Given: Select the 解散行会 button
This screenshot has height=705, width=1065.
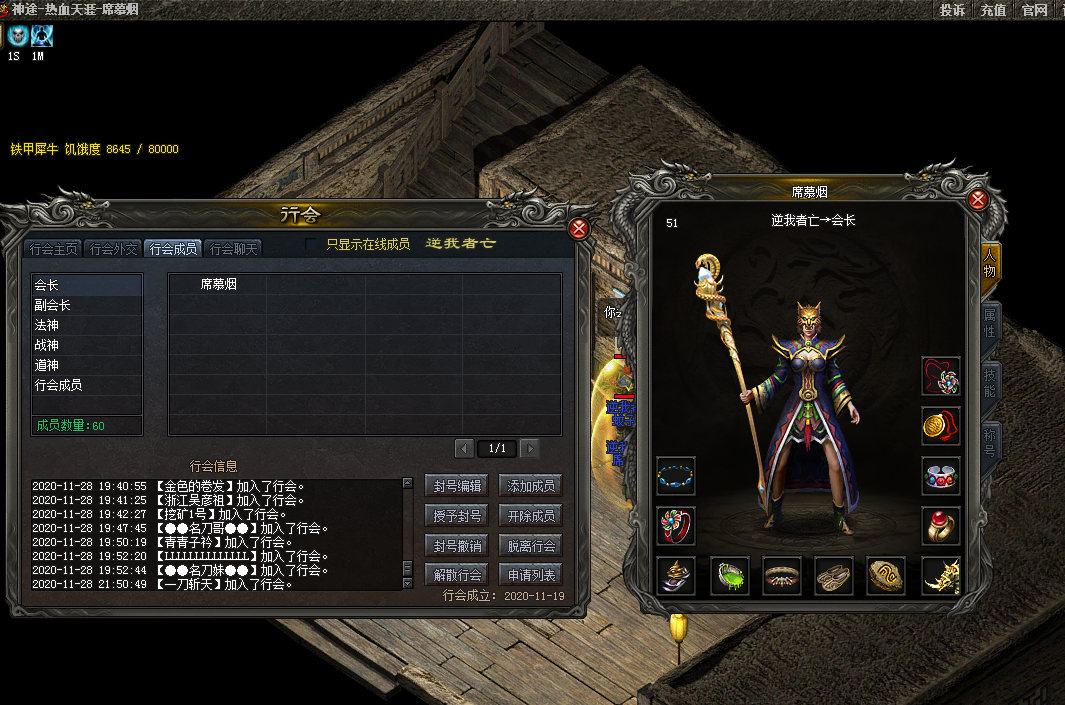Looking at the screenshot, I should 458,575.
